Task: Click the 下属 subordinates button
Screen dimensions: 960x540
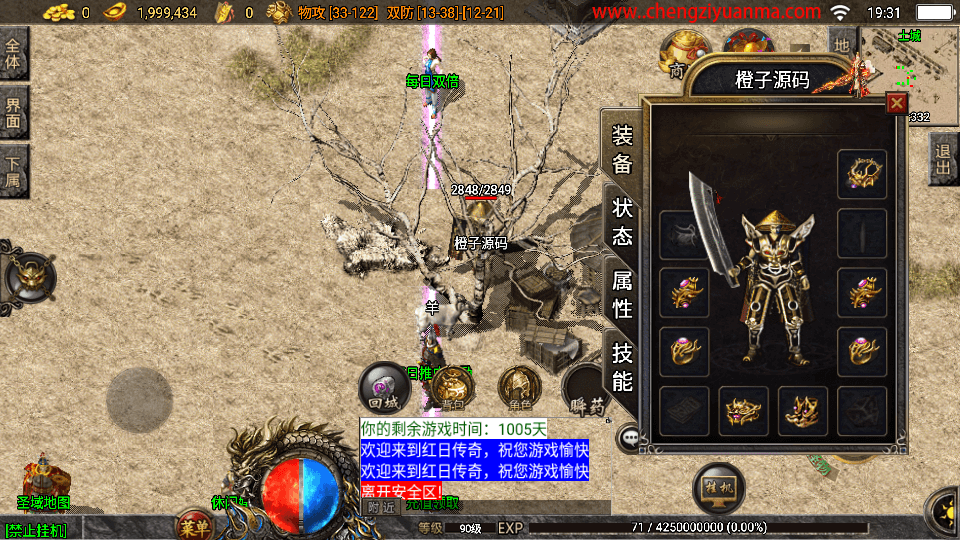Action: click(14, 171)
